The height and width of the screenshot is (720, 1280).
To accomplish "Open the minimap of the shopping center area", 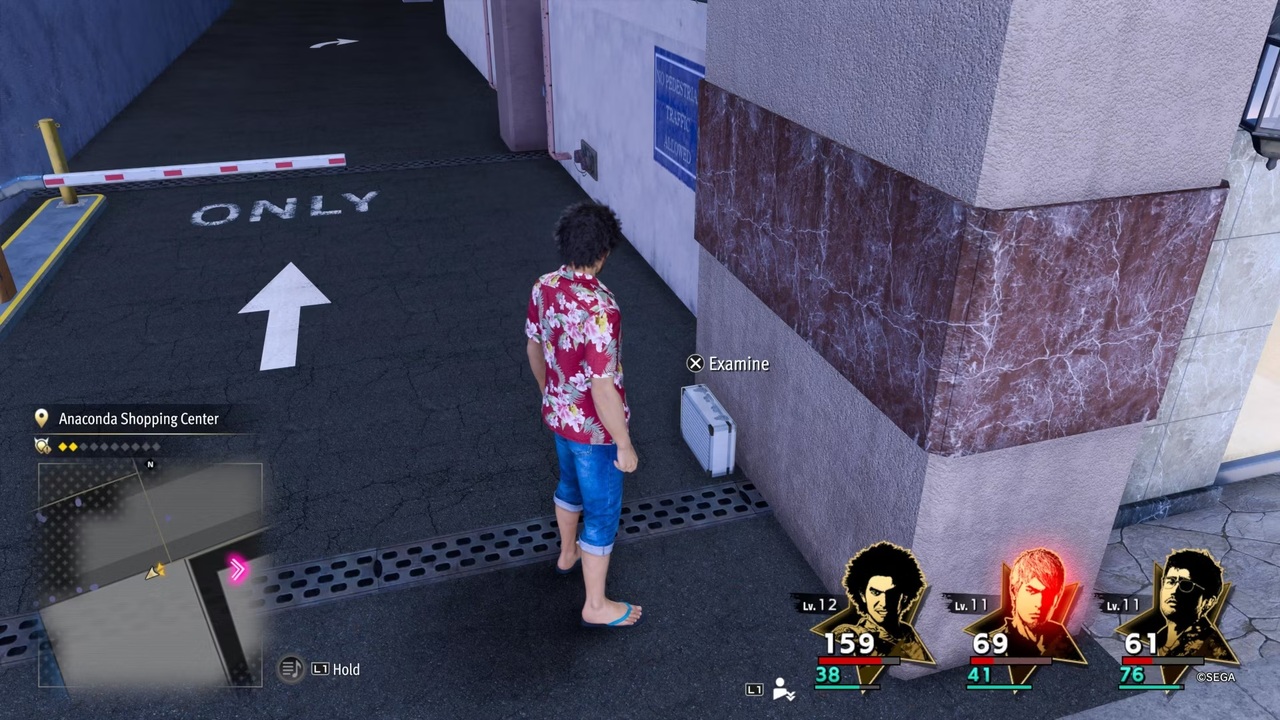I will [x=150, y=575].
